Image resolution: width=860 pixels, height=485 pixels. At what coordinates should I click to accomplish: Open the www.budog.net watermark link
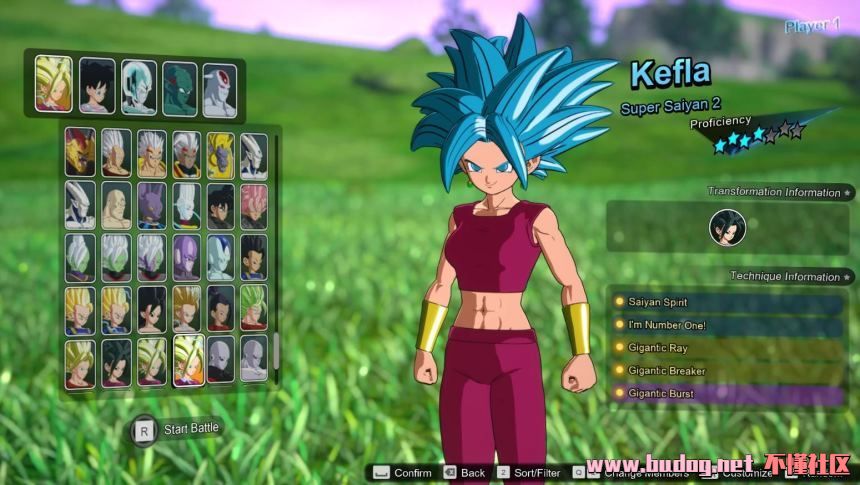click(x=670, y=465)
